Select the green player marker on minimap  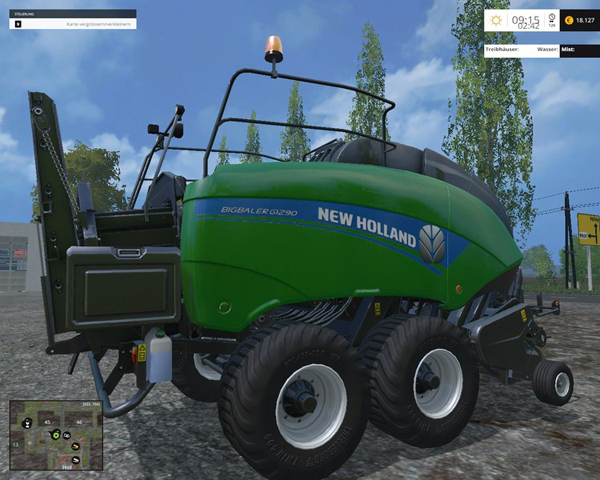(55, 435)
